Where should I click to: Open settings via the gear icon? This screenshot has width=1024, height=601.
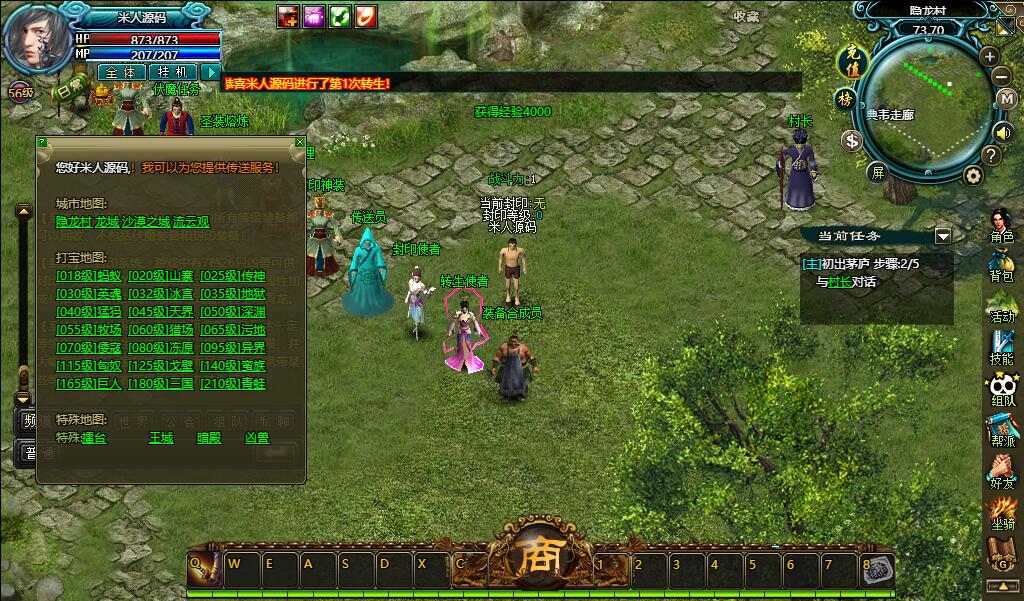point(973,176)
